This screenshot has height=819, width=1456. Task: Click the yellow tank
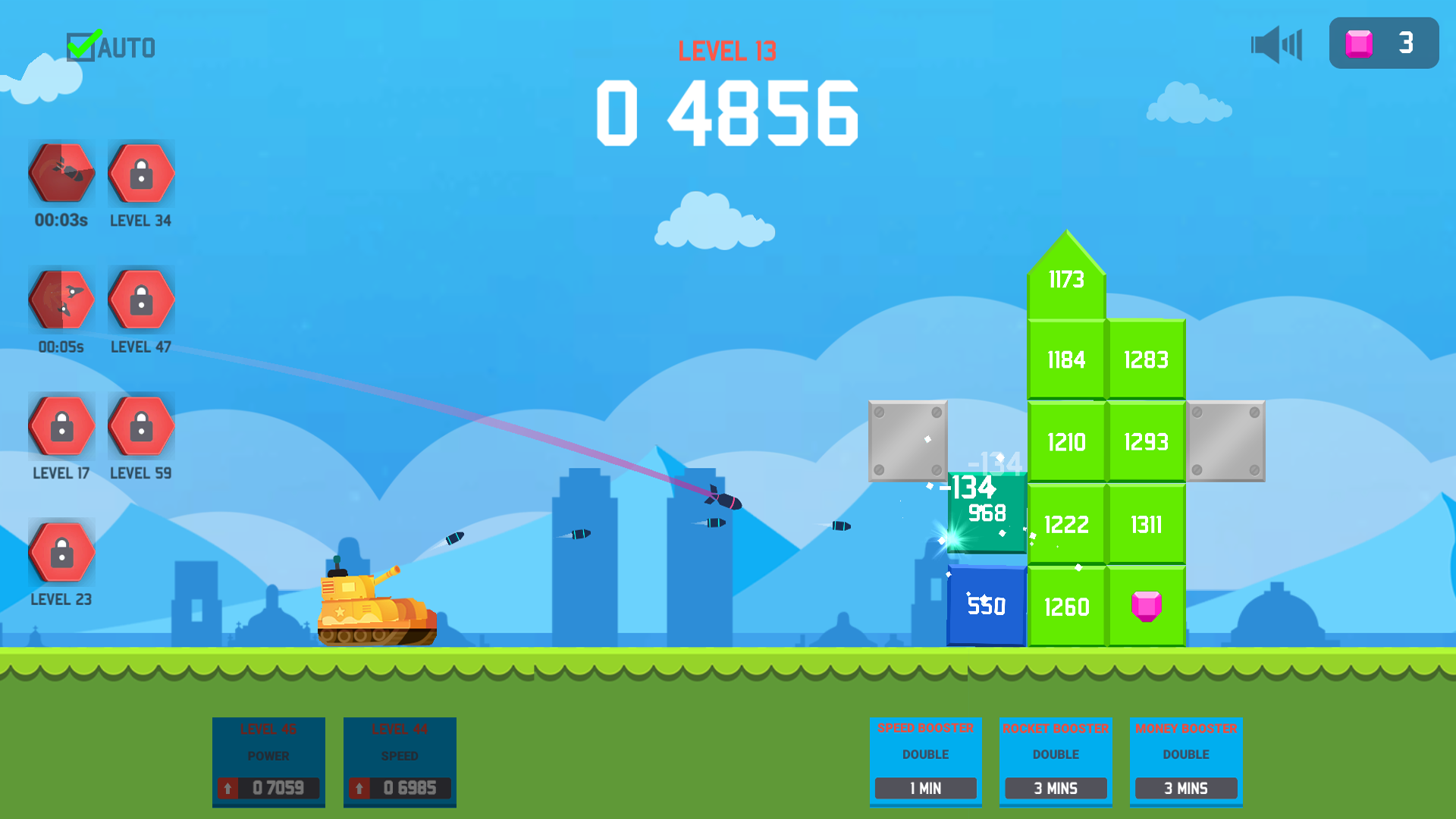[372, 614]
